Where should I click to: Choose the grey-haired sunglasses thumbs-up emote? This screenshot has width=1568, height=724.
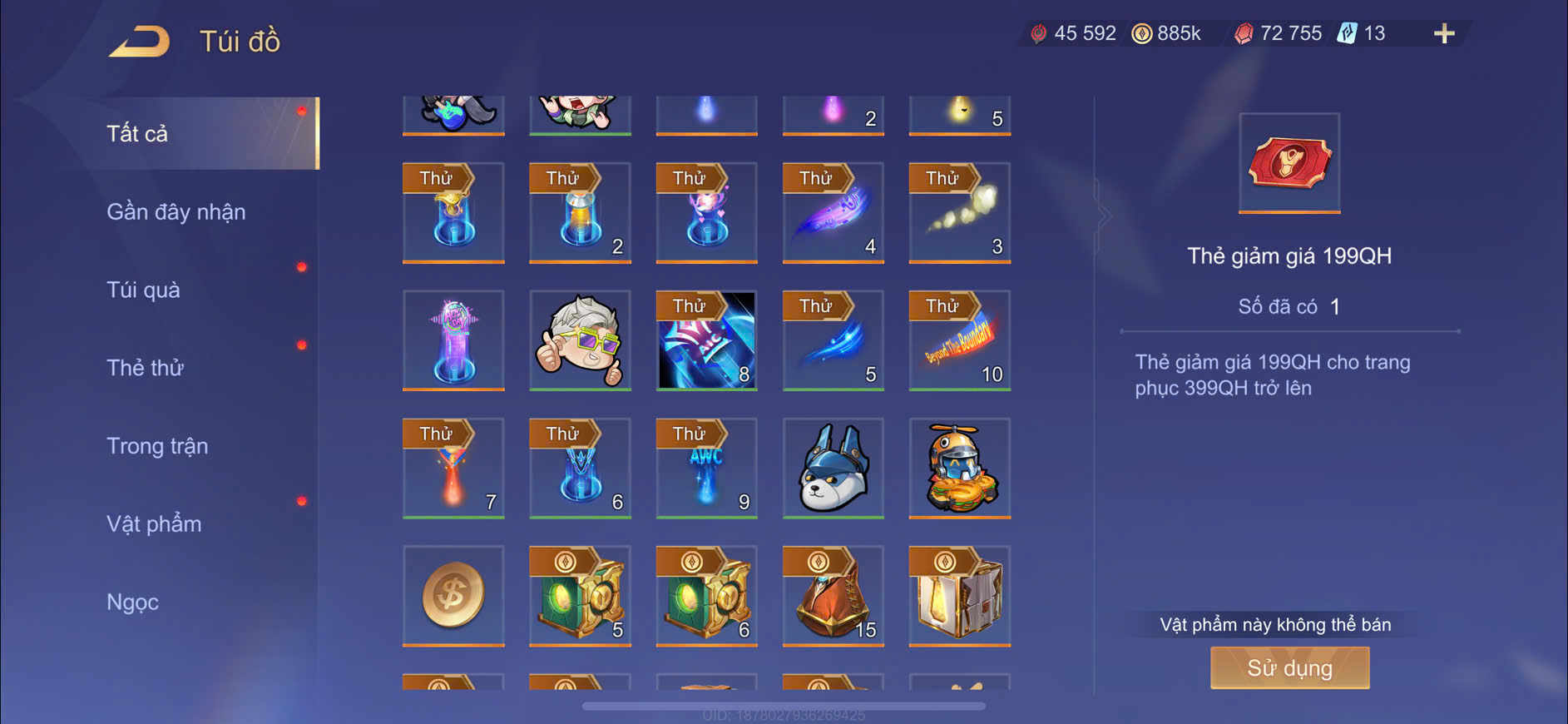580,340
